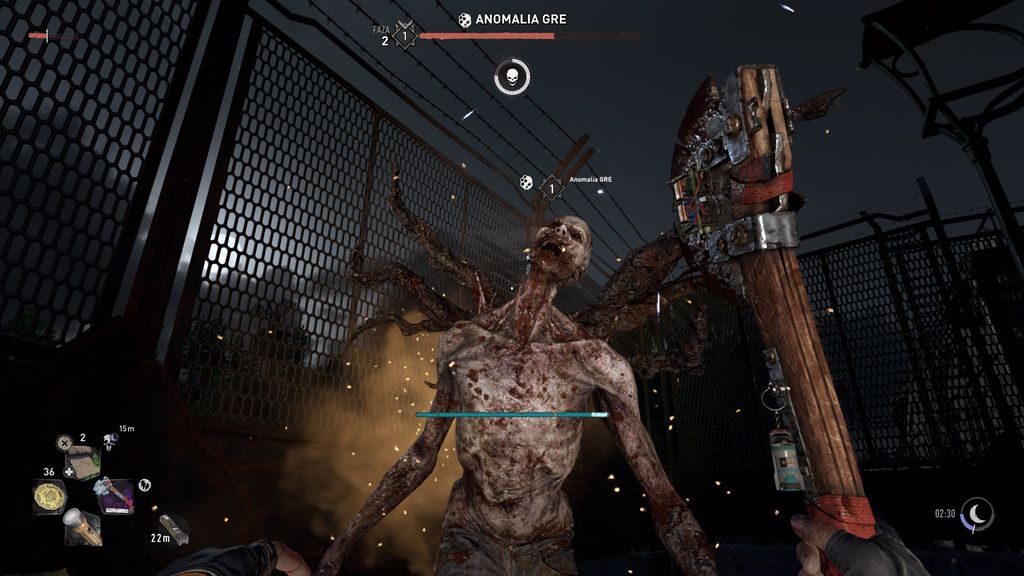Select the equipped axe weapon slot
The image size is (1024, 576).
click(x=115, y=495)
